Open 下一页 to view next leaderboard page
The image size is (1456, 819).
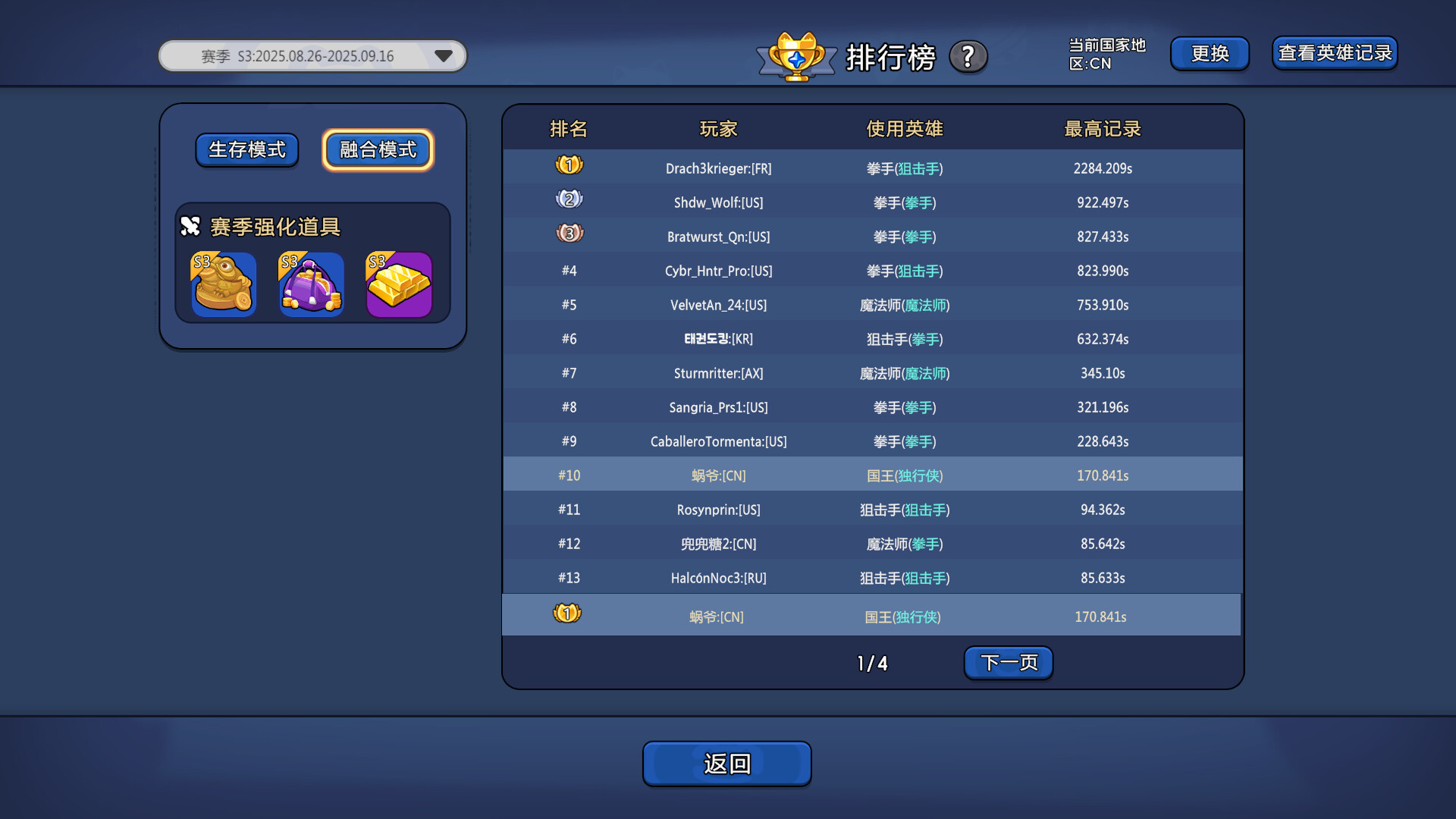(x=1008, y=662)
